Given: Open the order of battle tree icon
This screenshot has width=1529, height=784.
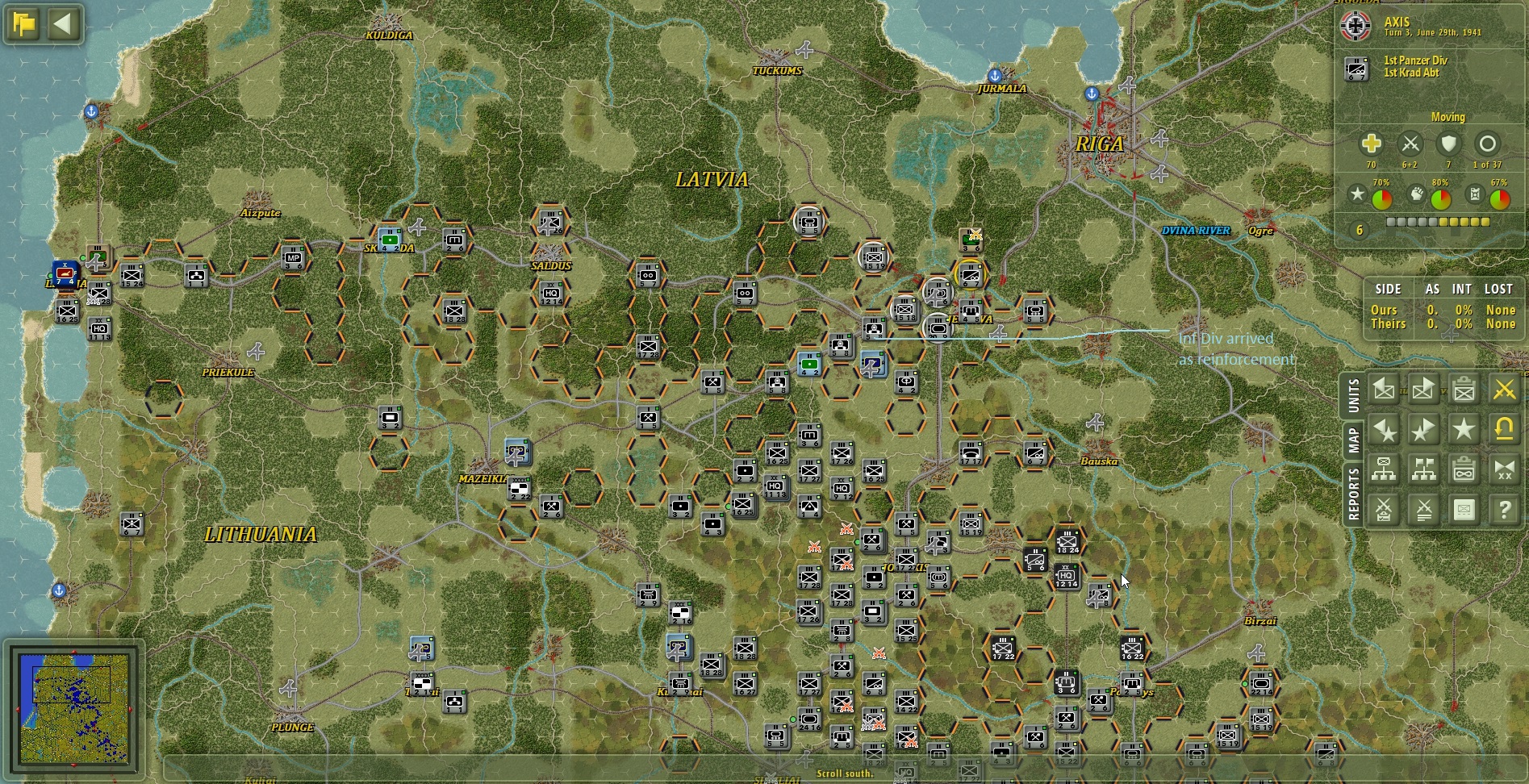Looking at the screenshot, I should click(x=1385, y=467).
